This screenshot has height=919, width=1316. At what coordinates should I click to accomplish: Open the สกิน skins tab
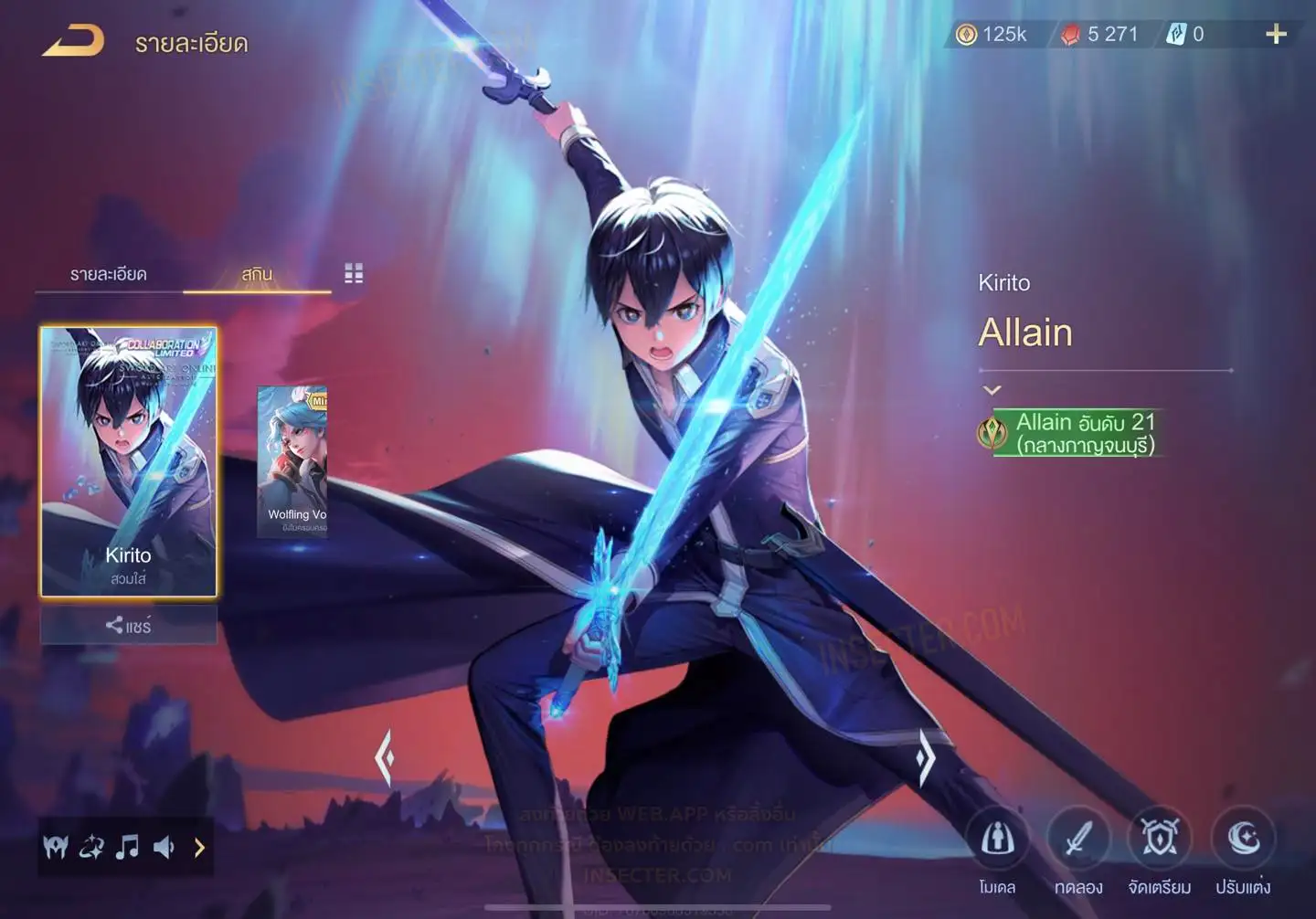[257, 274]
